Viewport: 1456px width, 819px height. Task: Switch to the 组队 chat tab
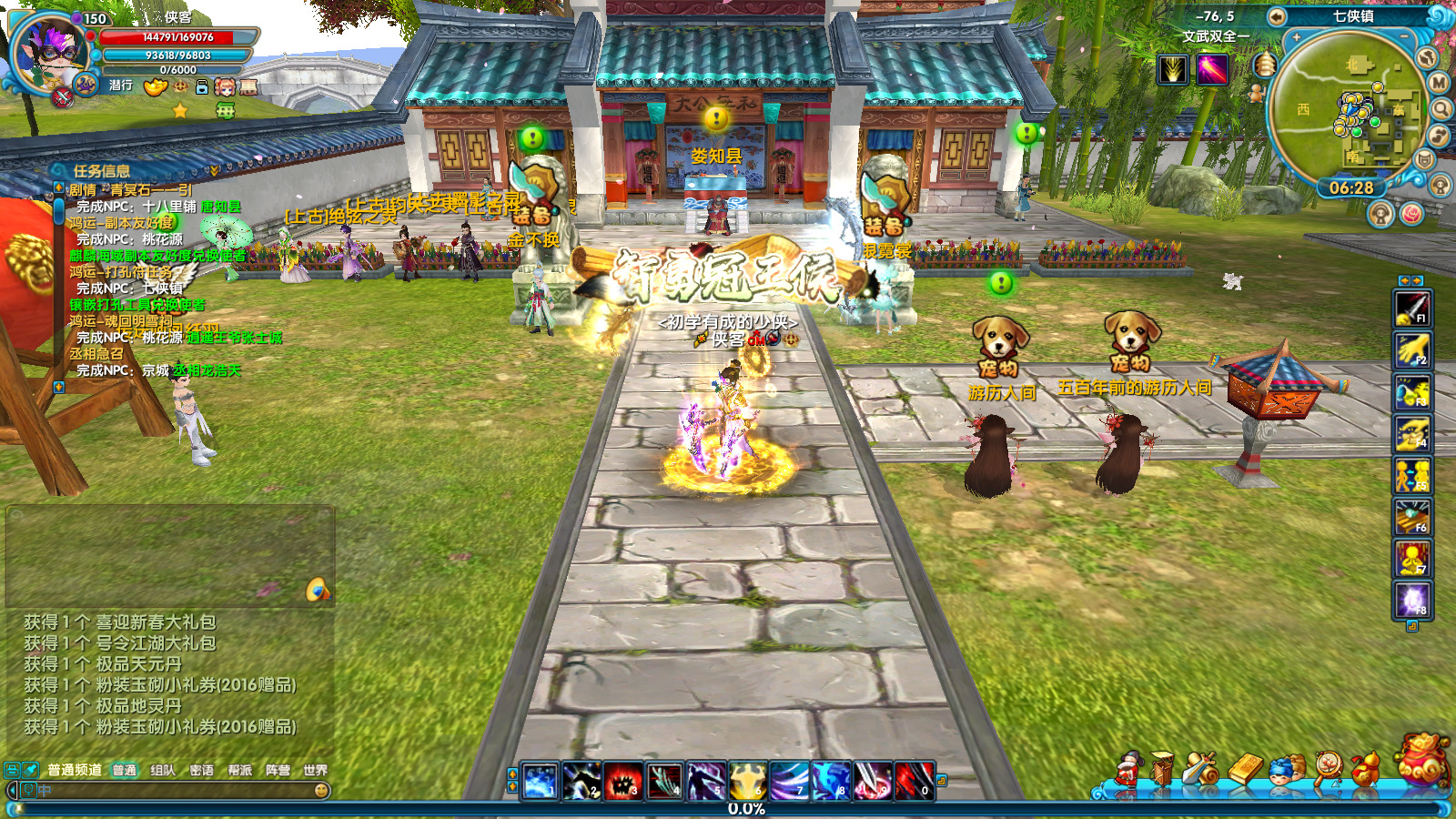pyautogui.click(x=163, y=770)
